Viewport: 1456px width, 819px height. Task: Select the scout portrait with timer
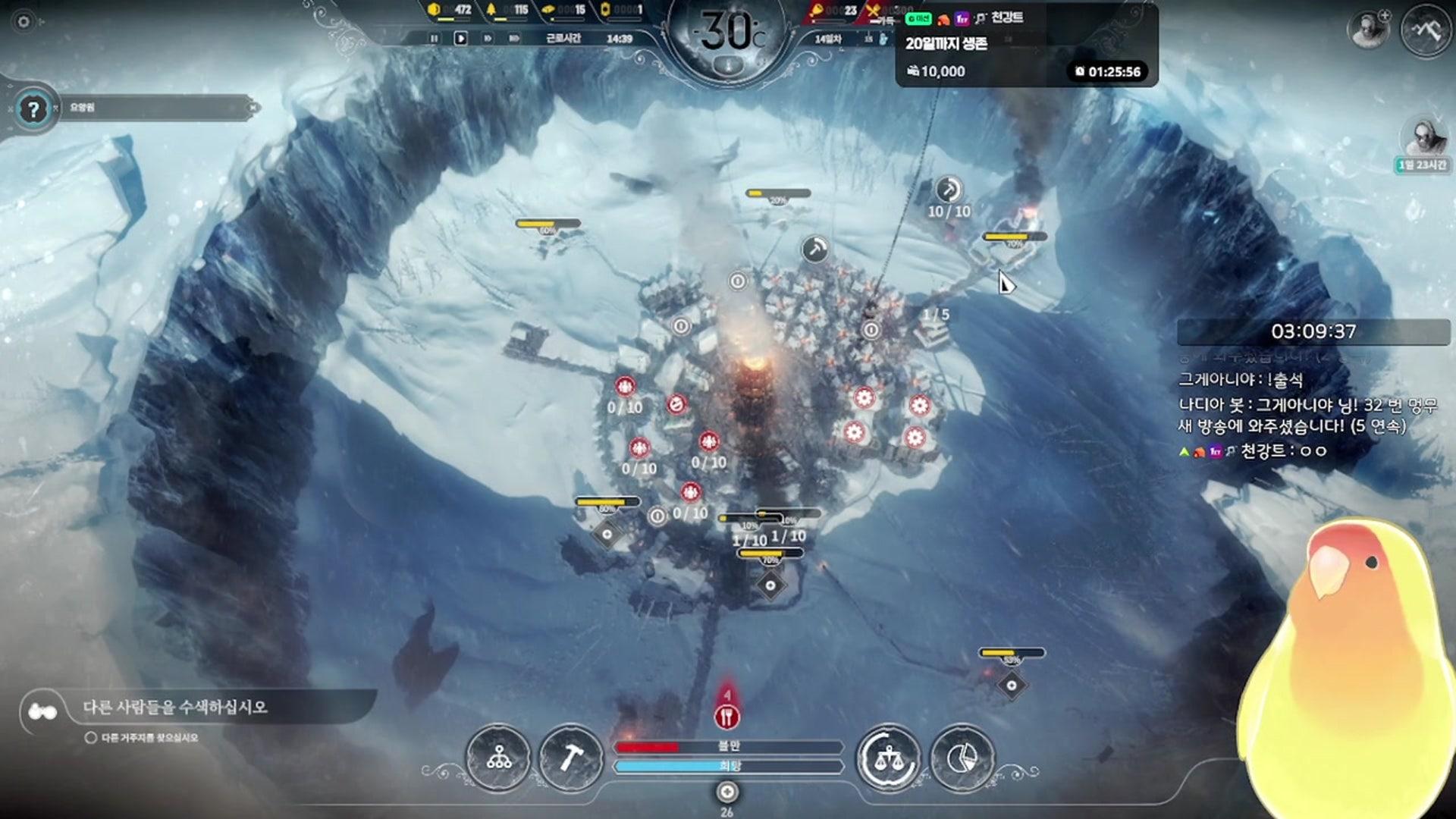(x=1423, y=139)
